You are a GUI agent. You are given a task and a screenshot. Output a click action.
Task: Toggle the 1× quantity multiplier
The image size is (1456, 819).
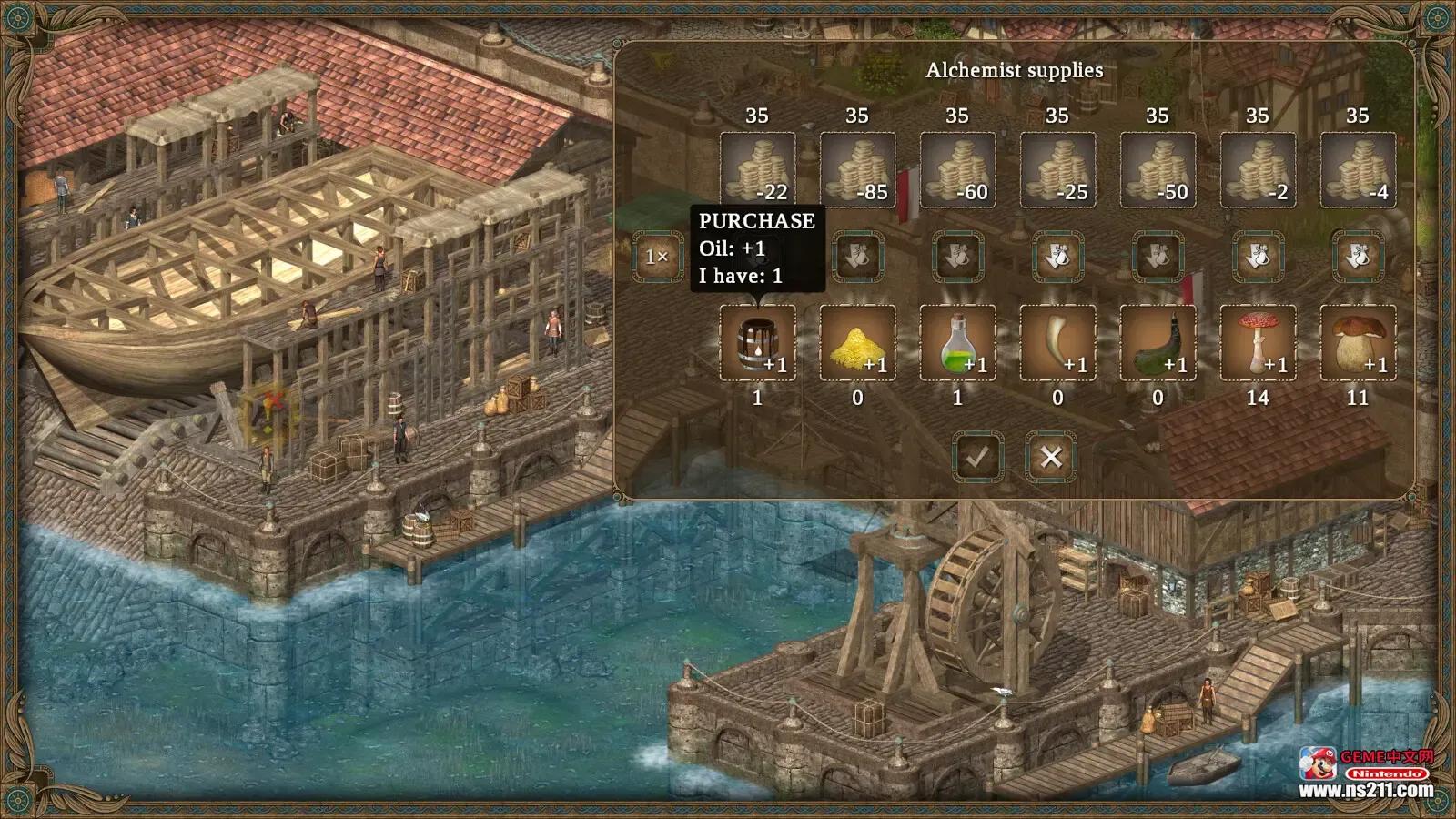[x=657, y=257]
